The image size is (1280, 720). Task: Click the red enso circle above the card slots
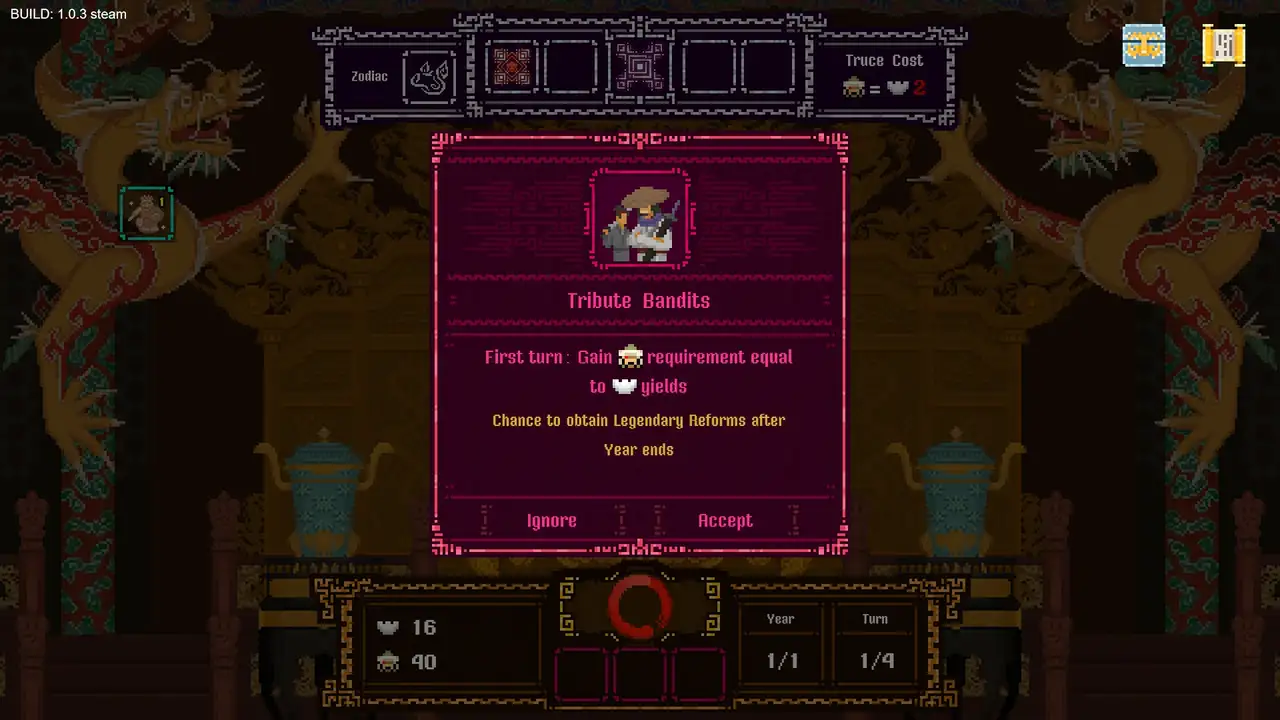pyautogui.click(x=640, y=607)
